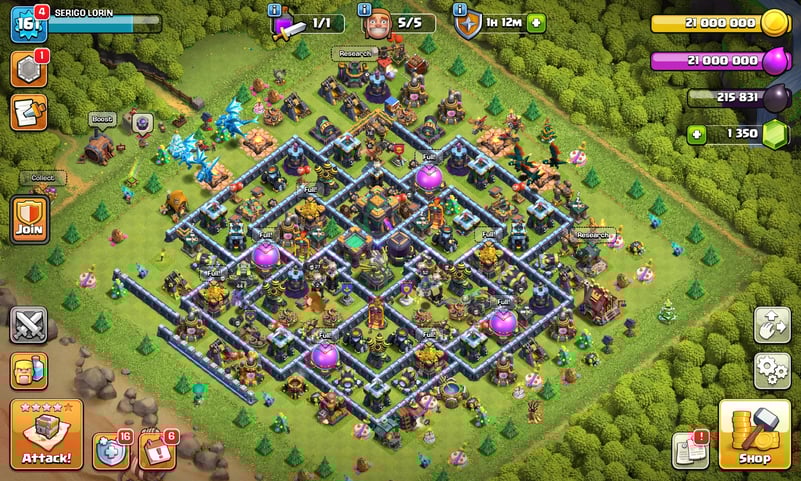Open the army barbarian and potion icon
801x481 pixels.
pyautogui.click(x=29, y=371)
